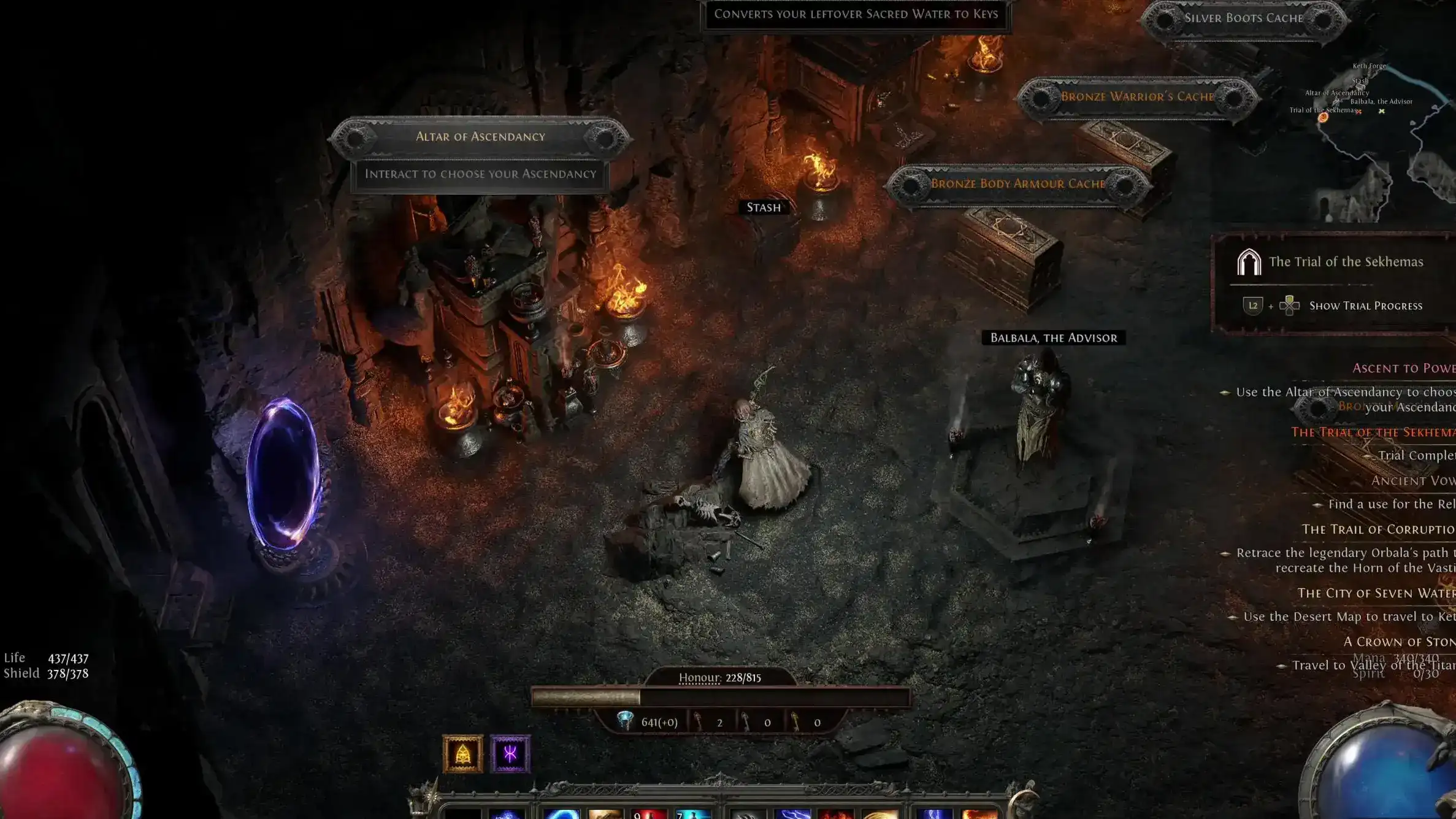
Task: Open the Silver Boots Cache label
Action: coord(1243,18)
